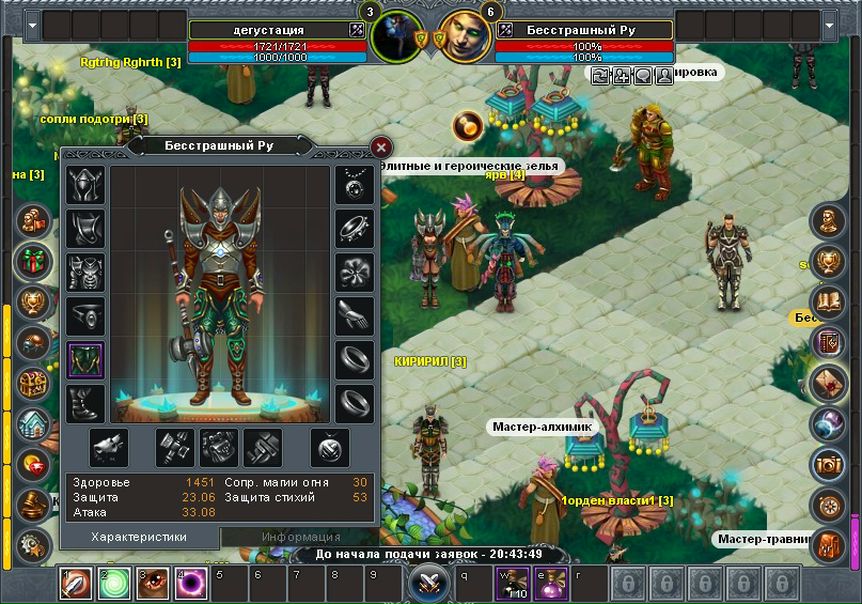The width and height of the screenshot is (862, 604).
Task: Inspect the belt equipment slot
Action: pos(85,316)
